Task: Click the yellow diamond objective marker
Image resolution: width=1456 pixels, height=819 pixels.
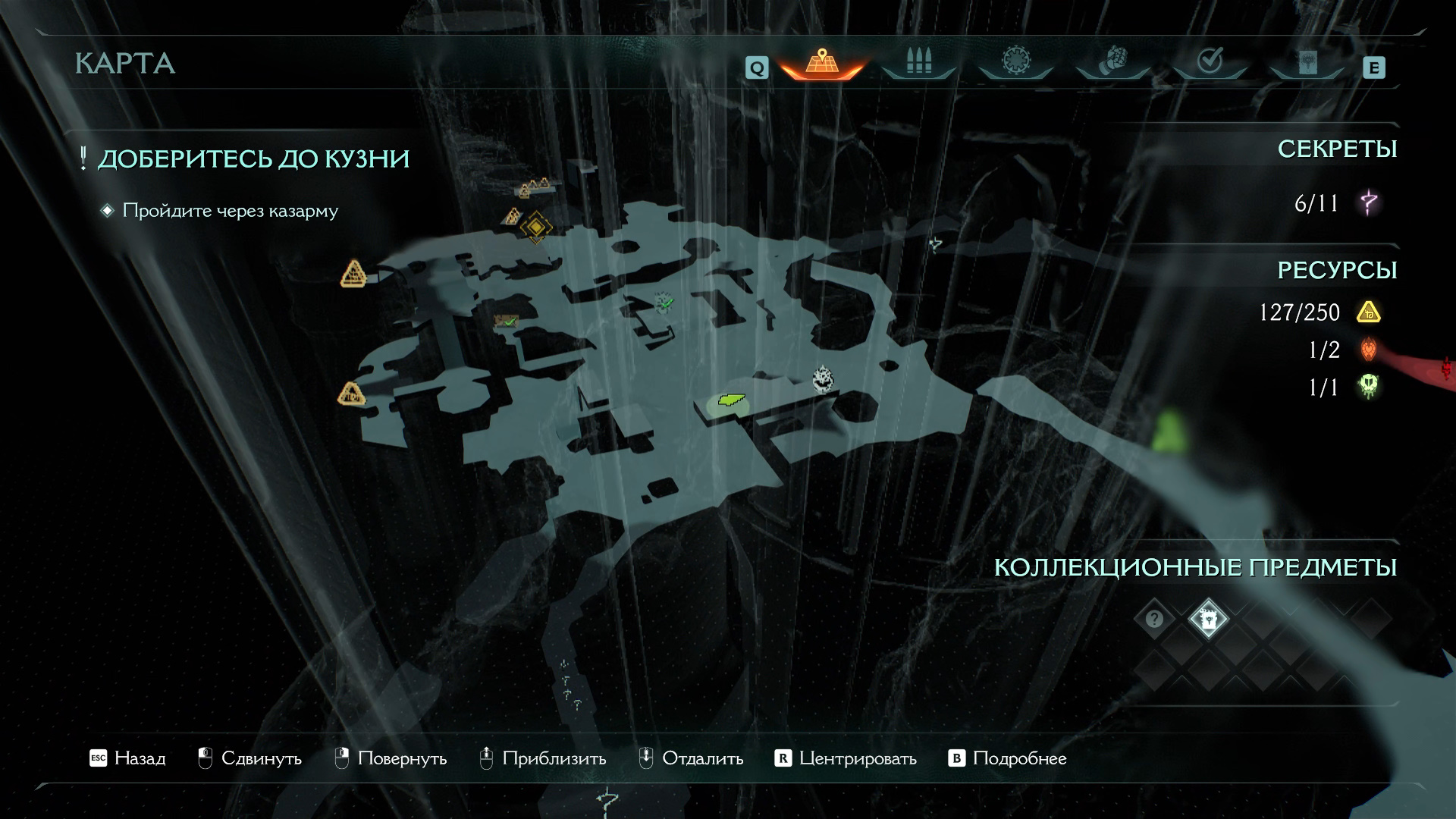Action: point(535,226)
